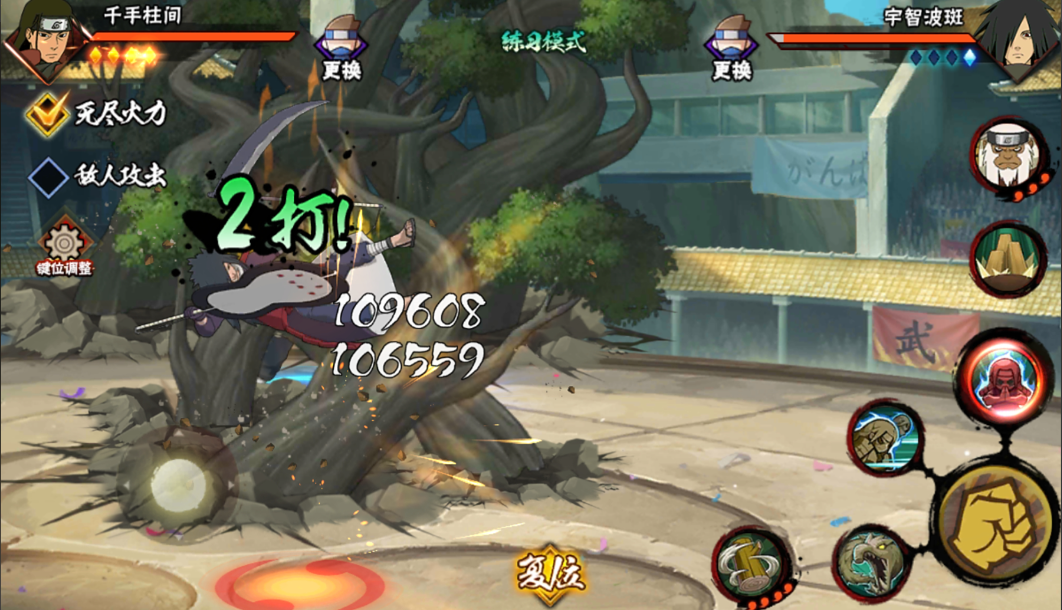Screen dimensions: 1062x610
Task: Toggle the 敌人攻击 checkbox
Action: pyautogui.click(x=47, y=178)
